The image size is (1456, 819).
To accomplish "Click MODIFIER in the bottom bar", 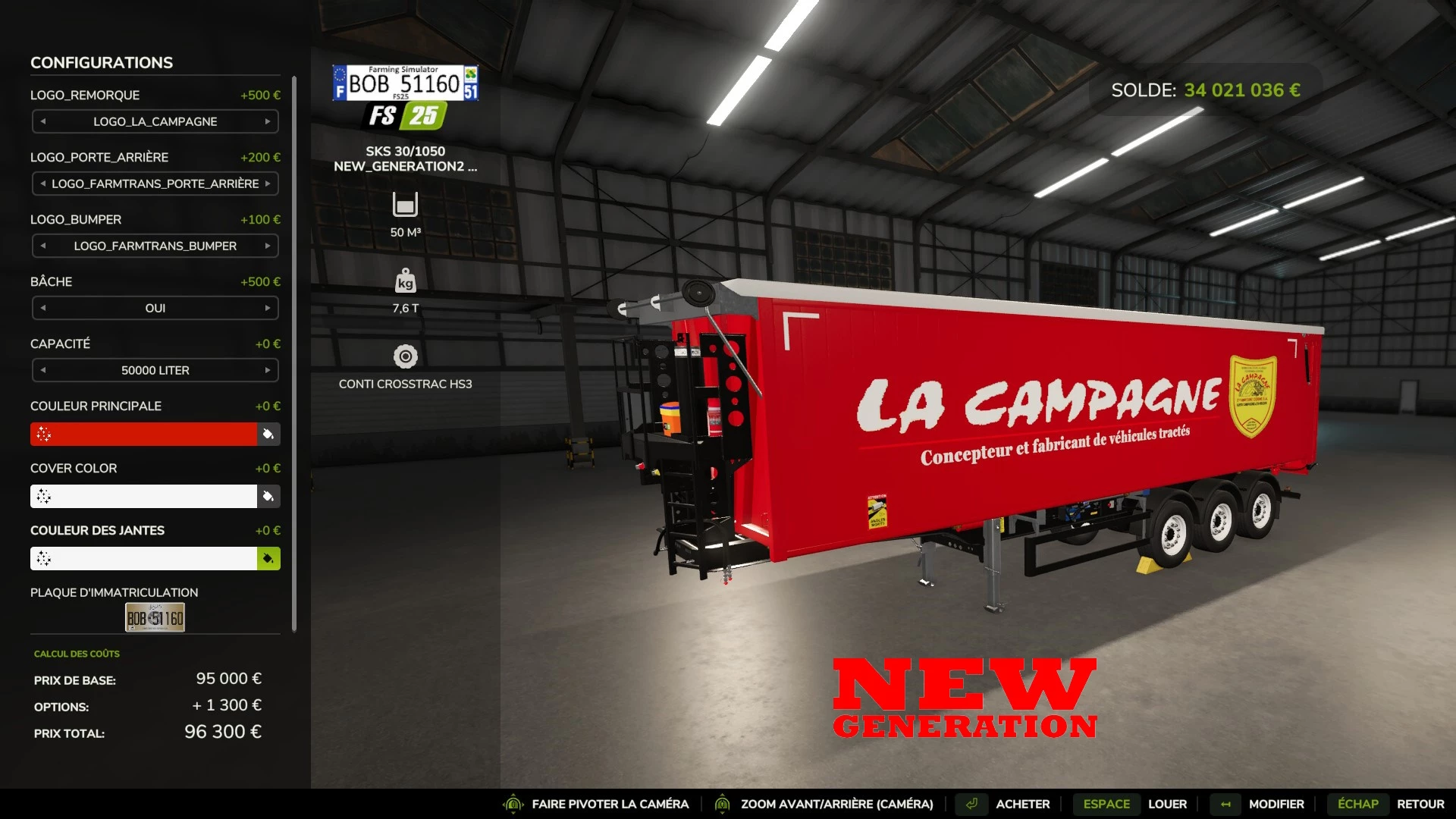I will click(1279, 804).
